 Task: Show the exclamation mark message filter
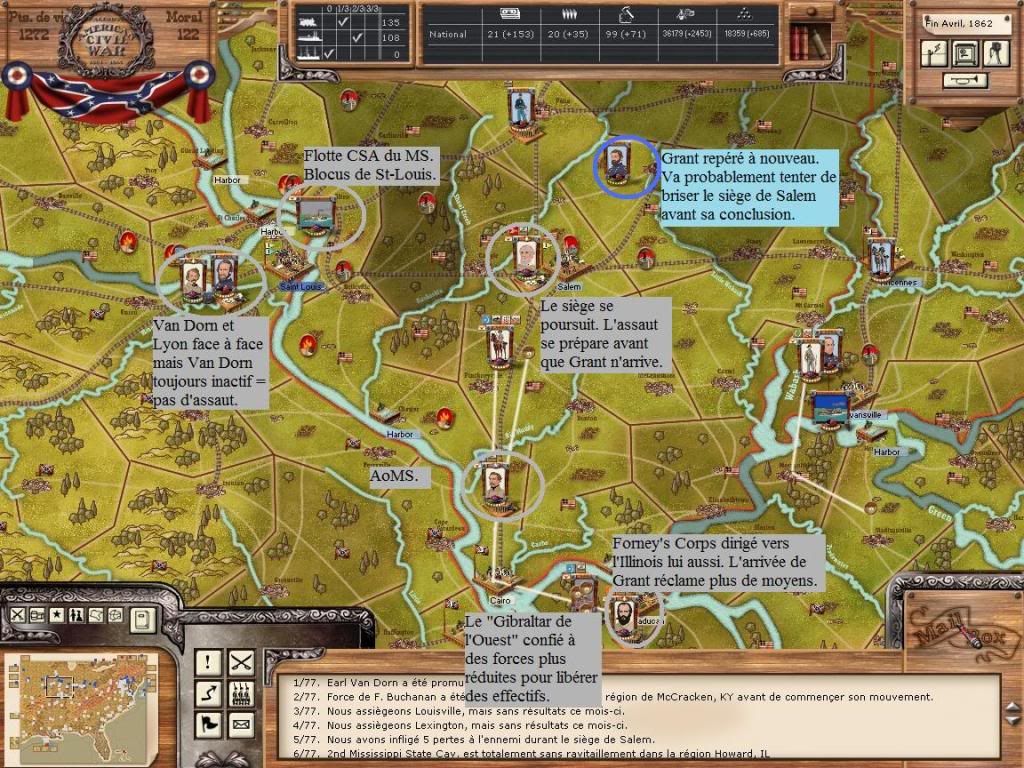tap(208, 661)
